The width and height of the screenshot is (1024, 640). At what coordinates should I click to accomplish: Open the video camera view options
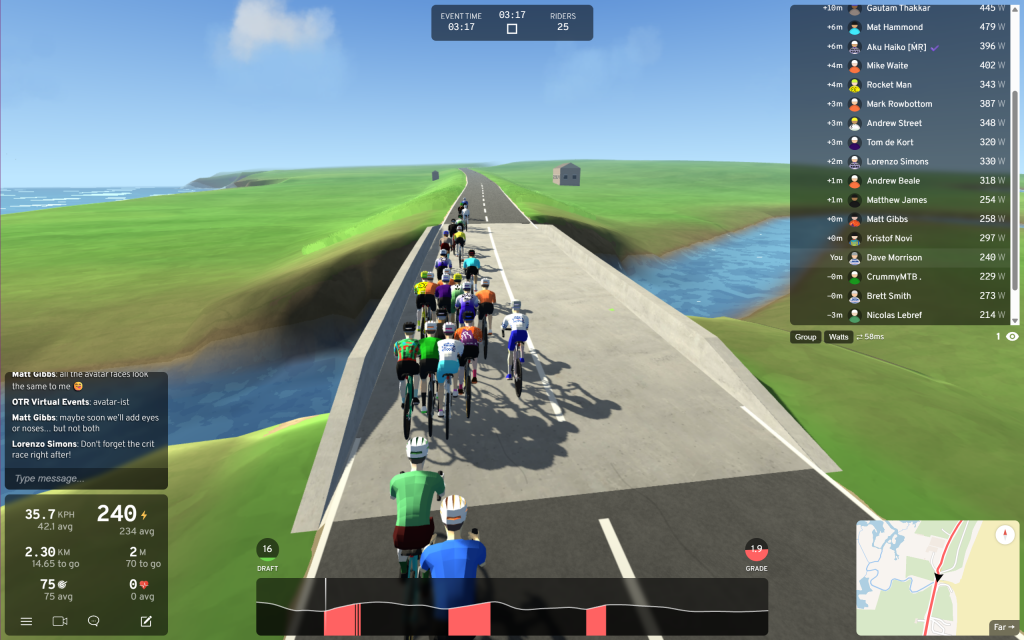60,621
